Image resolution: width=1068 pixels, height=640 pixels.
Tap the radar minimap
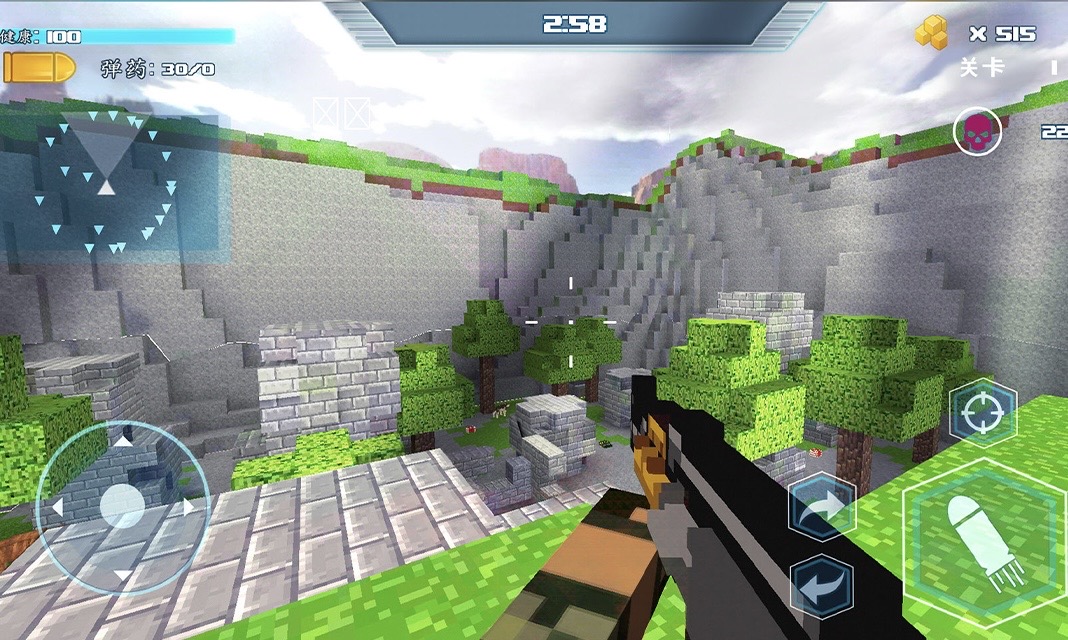coord(116,184)
